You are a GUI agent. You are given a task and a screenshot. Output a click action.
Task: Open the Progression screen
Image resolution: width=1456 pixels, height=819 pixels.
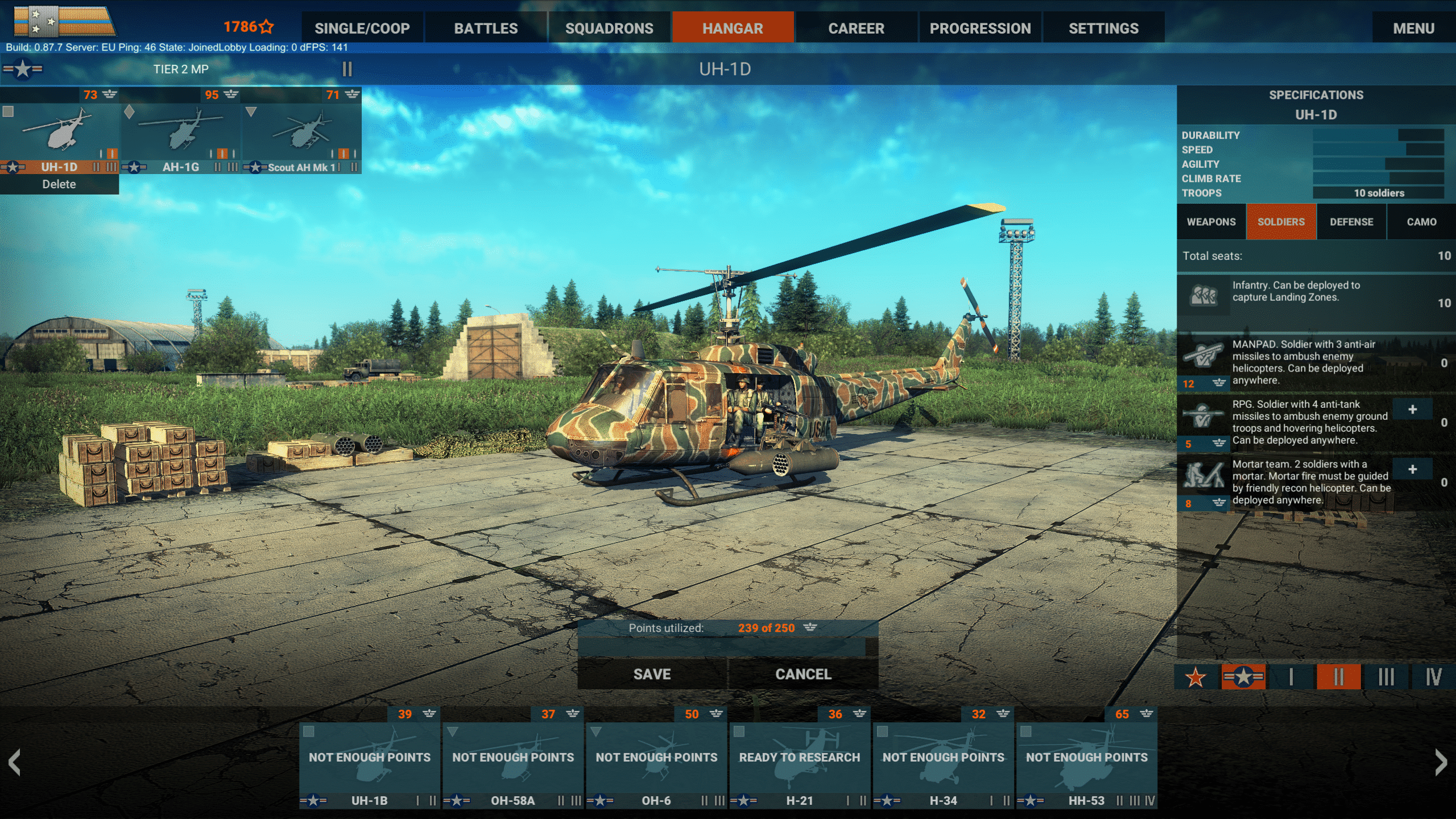point(980,28)
